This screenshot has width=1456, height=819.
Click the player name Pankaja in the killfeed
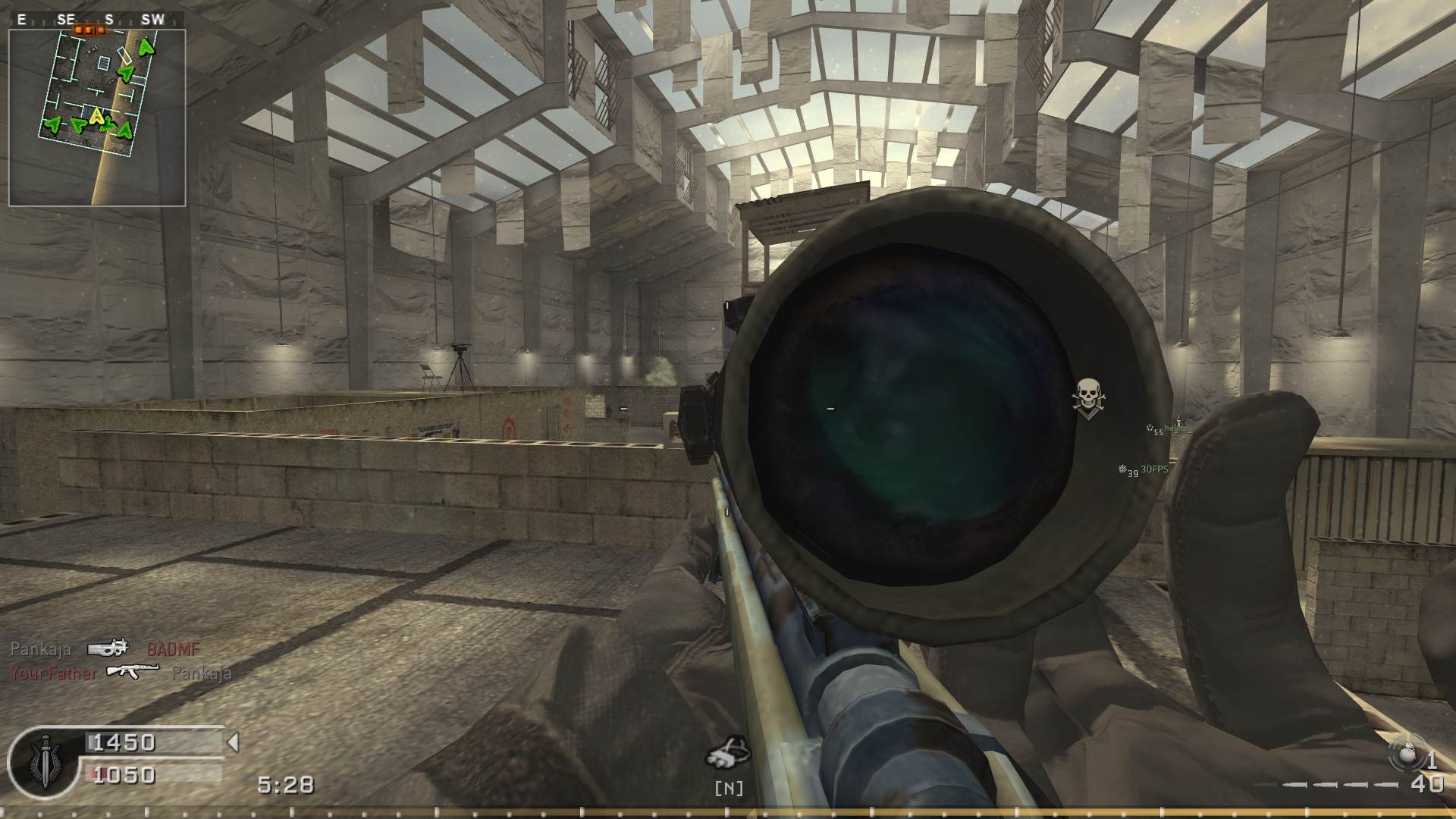41,649
